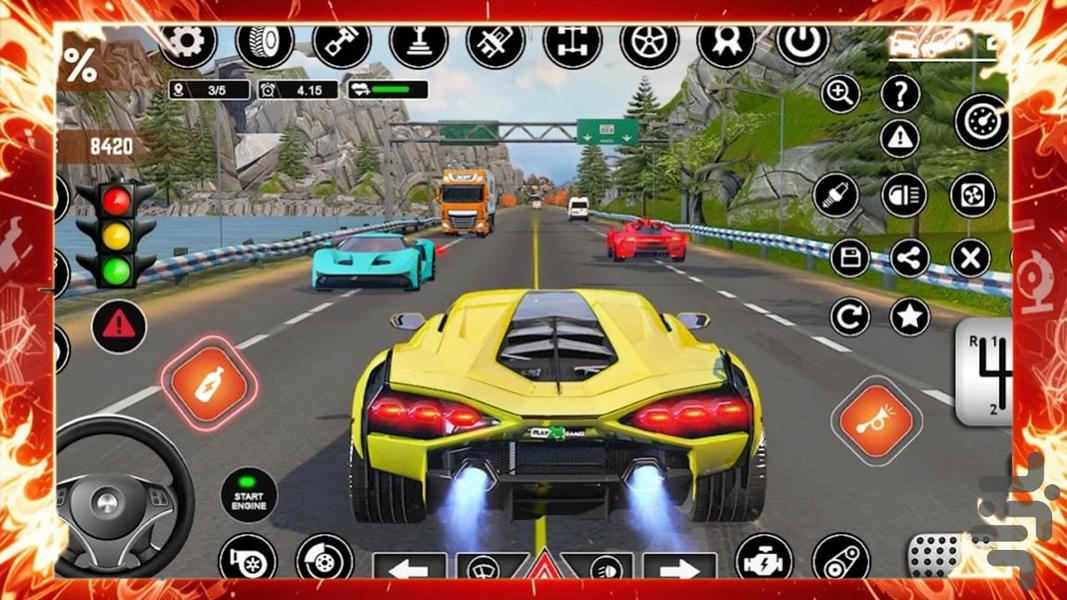The width and height of the screenshot is (1067, 600).
Task: Open help via the question mark
Action: 900,94
